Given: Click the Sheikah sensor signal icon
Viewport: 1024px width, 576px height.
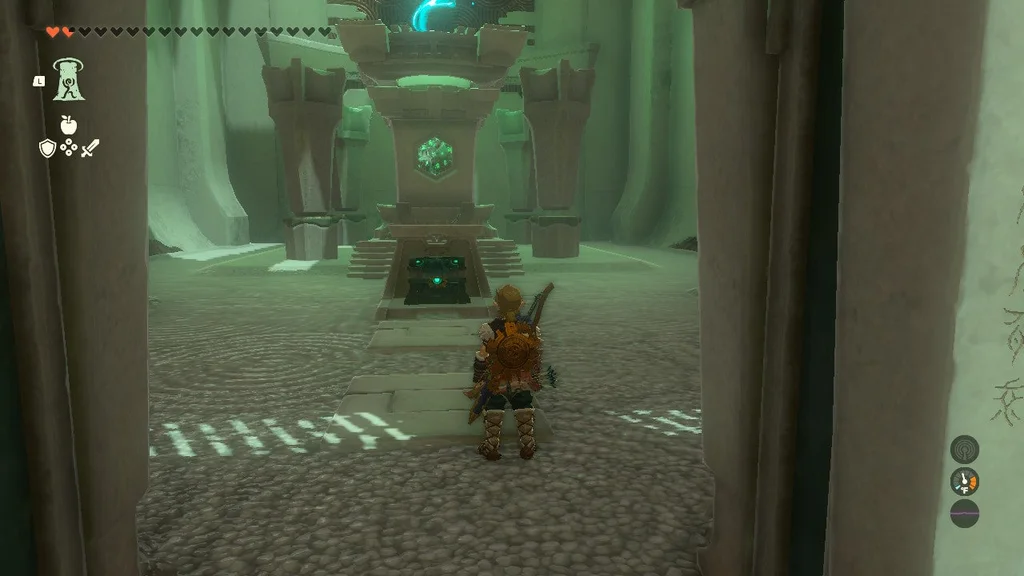Looking at the screenshot, I should pyautogui.click(x=964, y=449).
